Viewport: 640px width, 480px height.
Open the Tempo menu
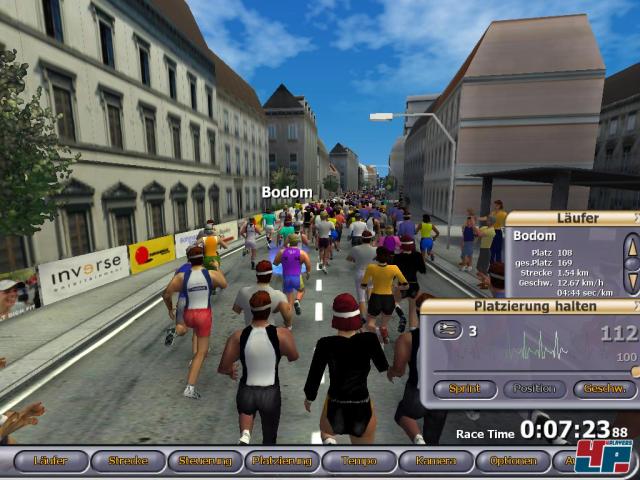click(x=359, y=461)
